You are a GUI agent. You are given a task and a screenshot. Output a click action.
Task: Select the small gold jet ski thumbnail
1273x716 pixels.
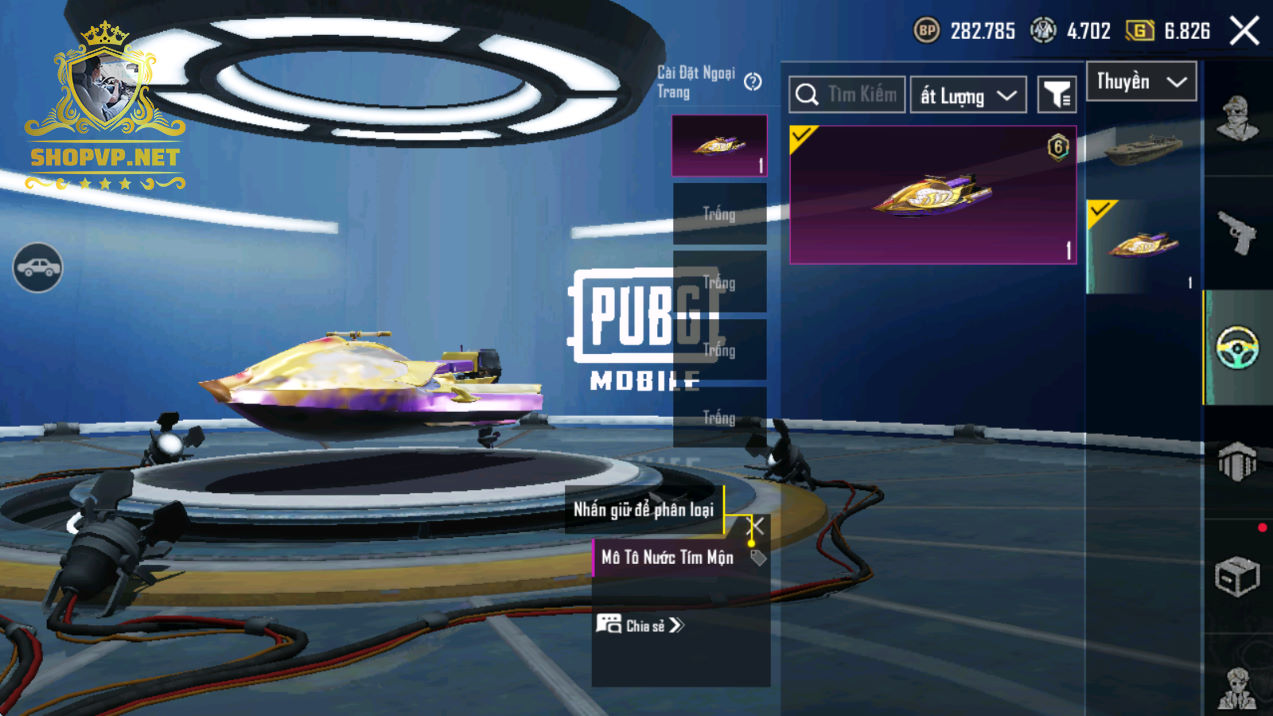[1140, 245]
